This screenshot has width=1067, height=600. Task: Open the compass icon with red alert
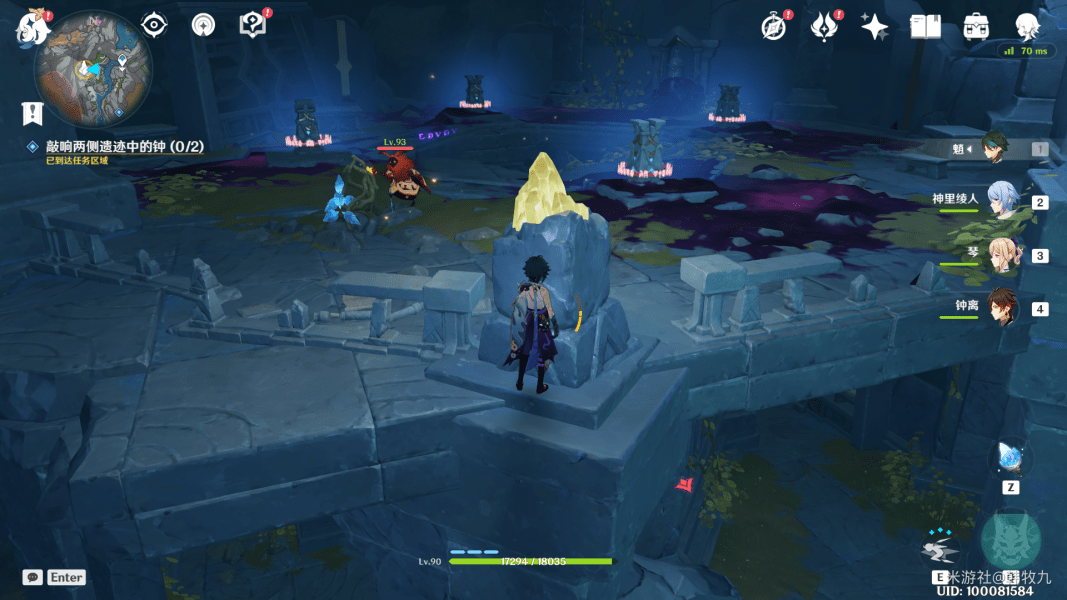coord(773,27)
